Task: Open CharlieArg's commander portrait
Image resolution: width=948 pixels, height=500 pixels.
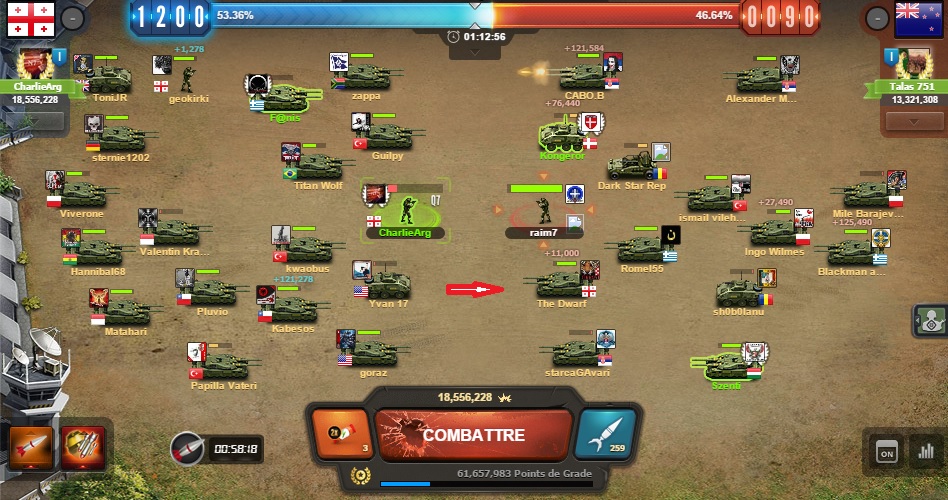Action: pyautogui.click(x=35, y=64)
